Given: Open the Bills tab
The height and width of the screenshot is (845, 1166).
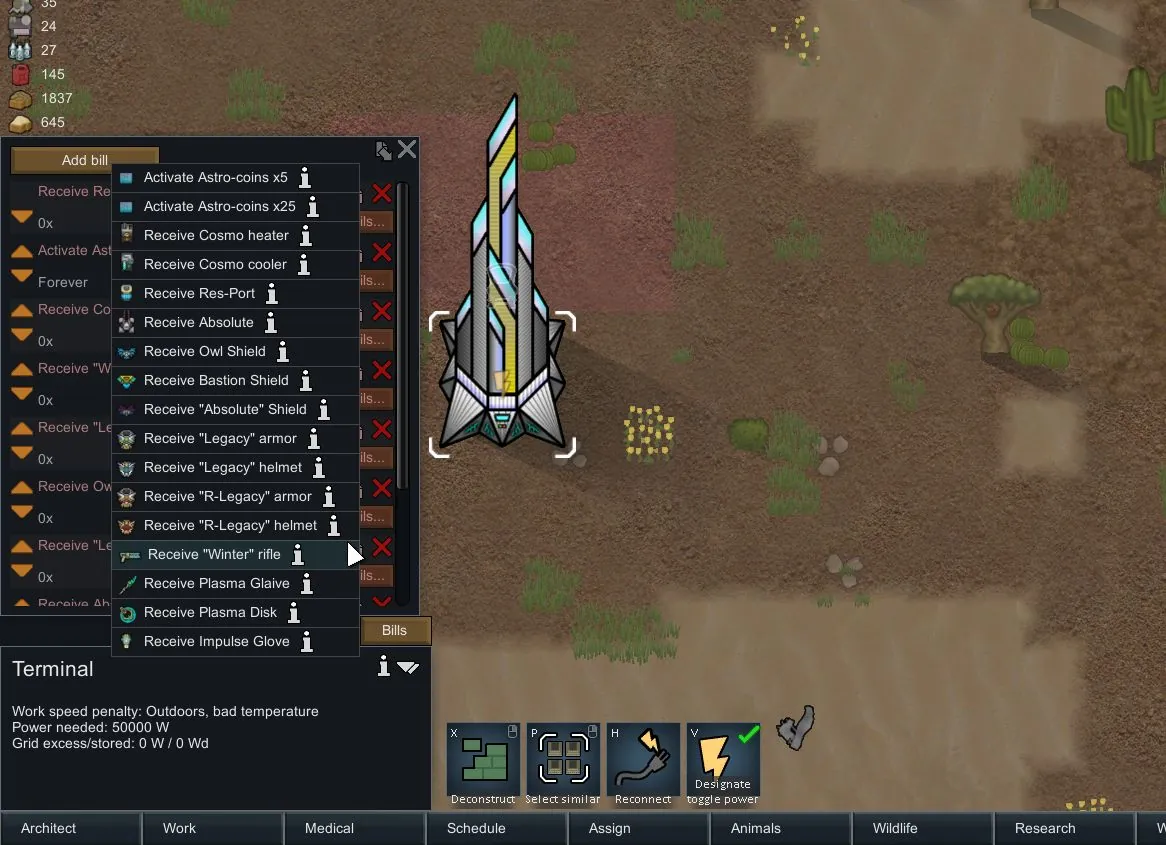Looking at the screenshot, I should (395, 631).
